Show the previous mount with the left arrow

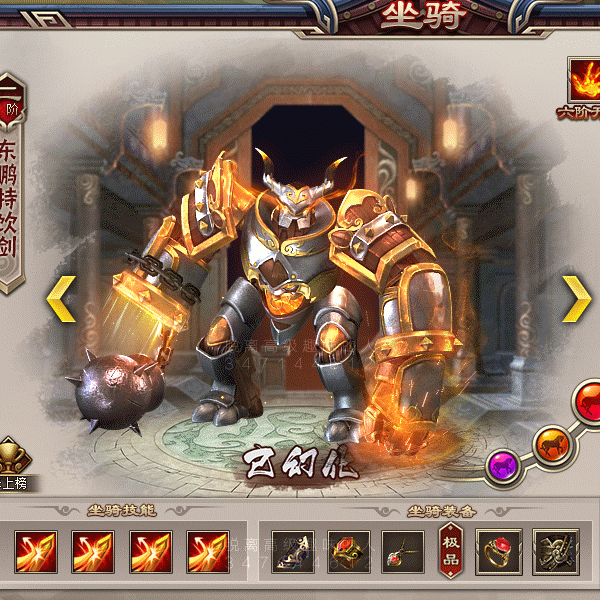[62, 298]
